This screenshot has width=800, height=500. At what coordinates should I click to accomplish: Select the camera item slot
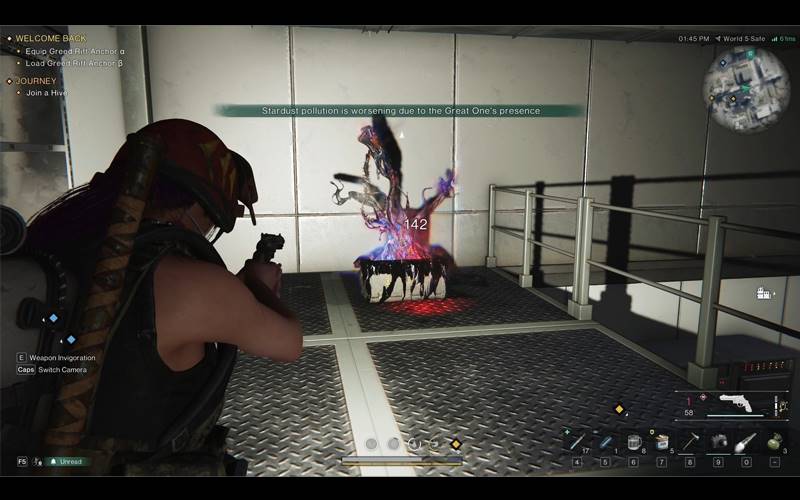click(x=717, y=441)
